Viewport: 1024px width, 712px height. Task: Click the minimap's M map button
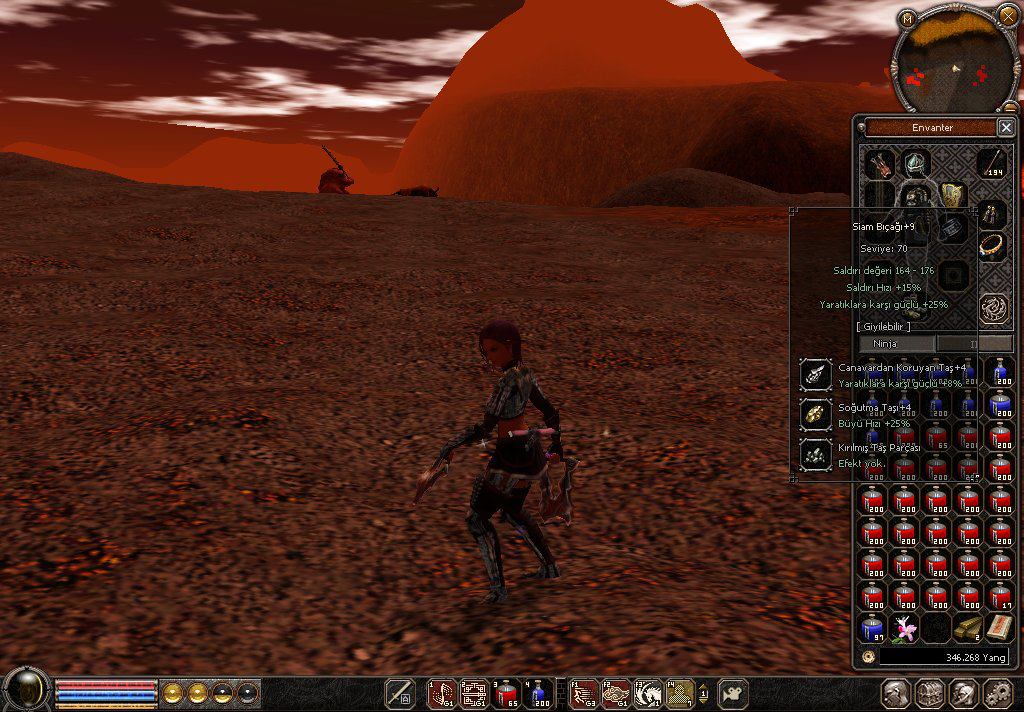pyautogui.click(x=906, y=19)
